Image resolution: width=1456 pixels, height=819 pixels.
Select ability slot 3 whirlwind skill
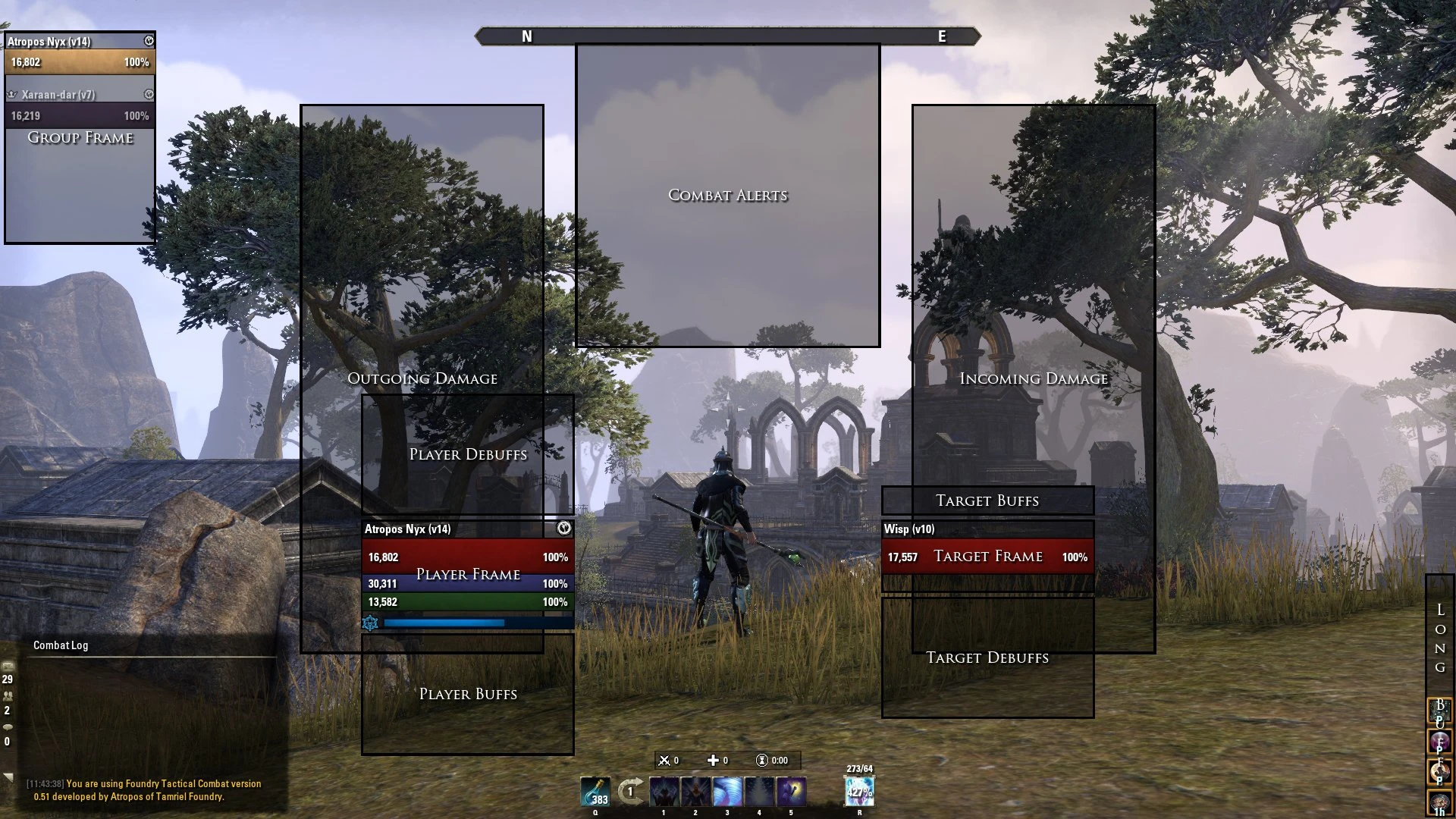727,792
